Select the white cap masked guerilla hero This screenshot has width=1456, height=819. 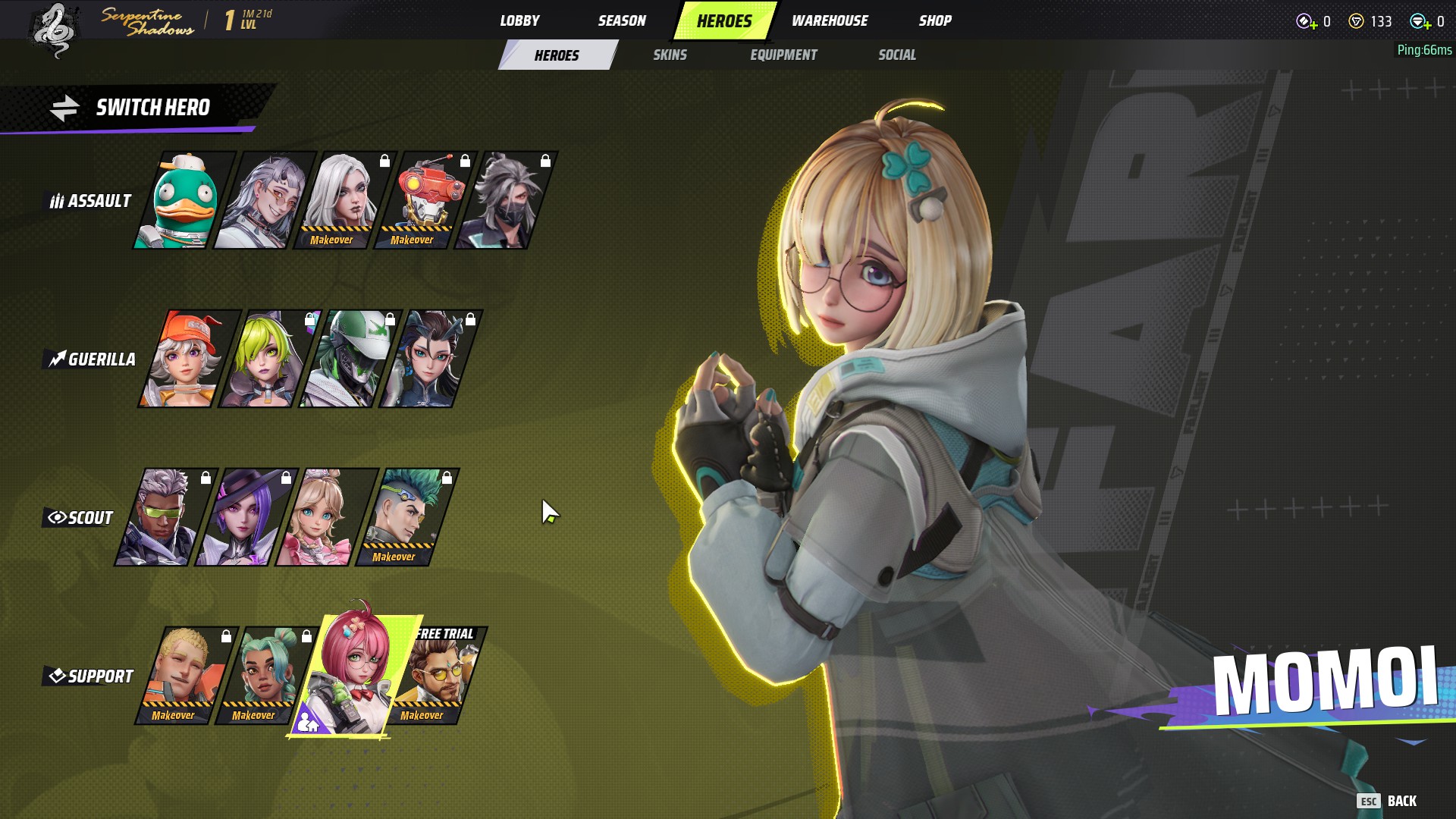click(x=348, y=359)
